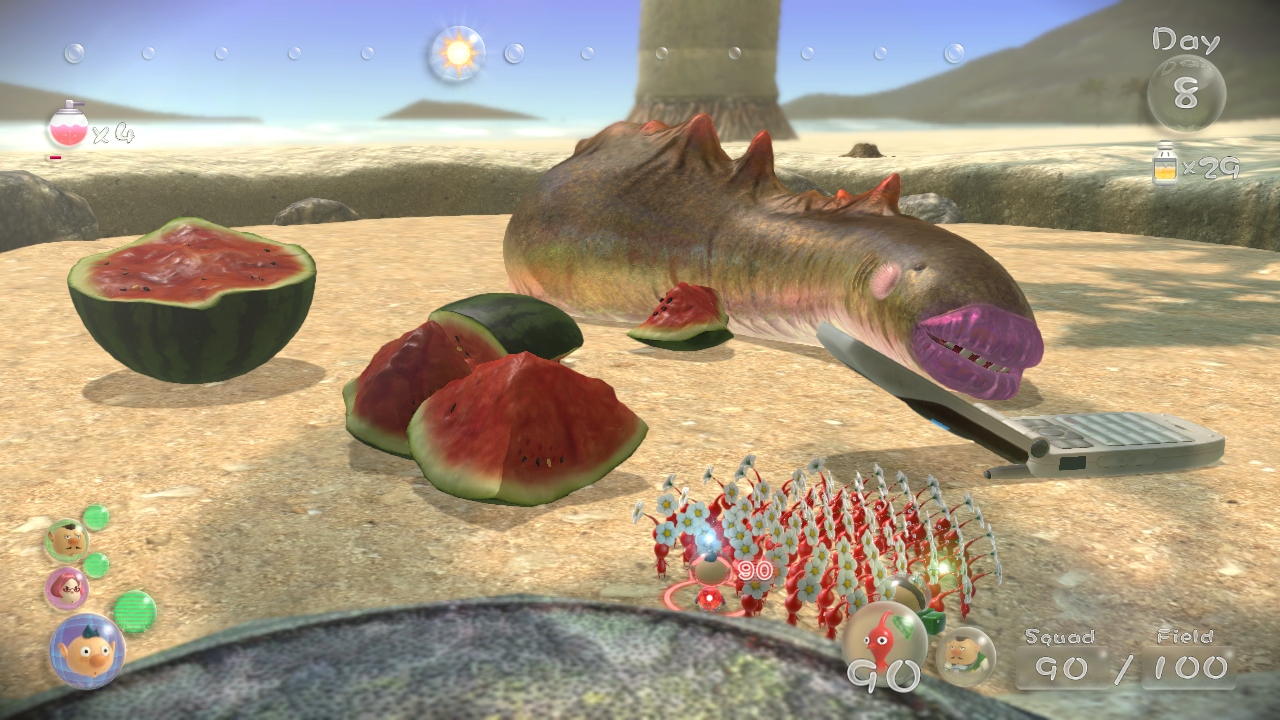Click the Day 8 counter bubble

(1186, 93)
